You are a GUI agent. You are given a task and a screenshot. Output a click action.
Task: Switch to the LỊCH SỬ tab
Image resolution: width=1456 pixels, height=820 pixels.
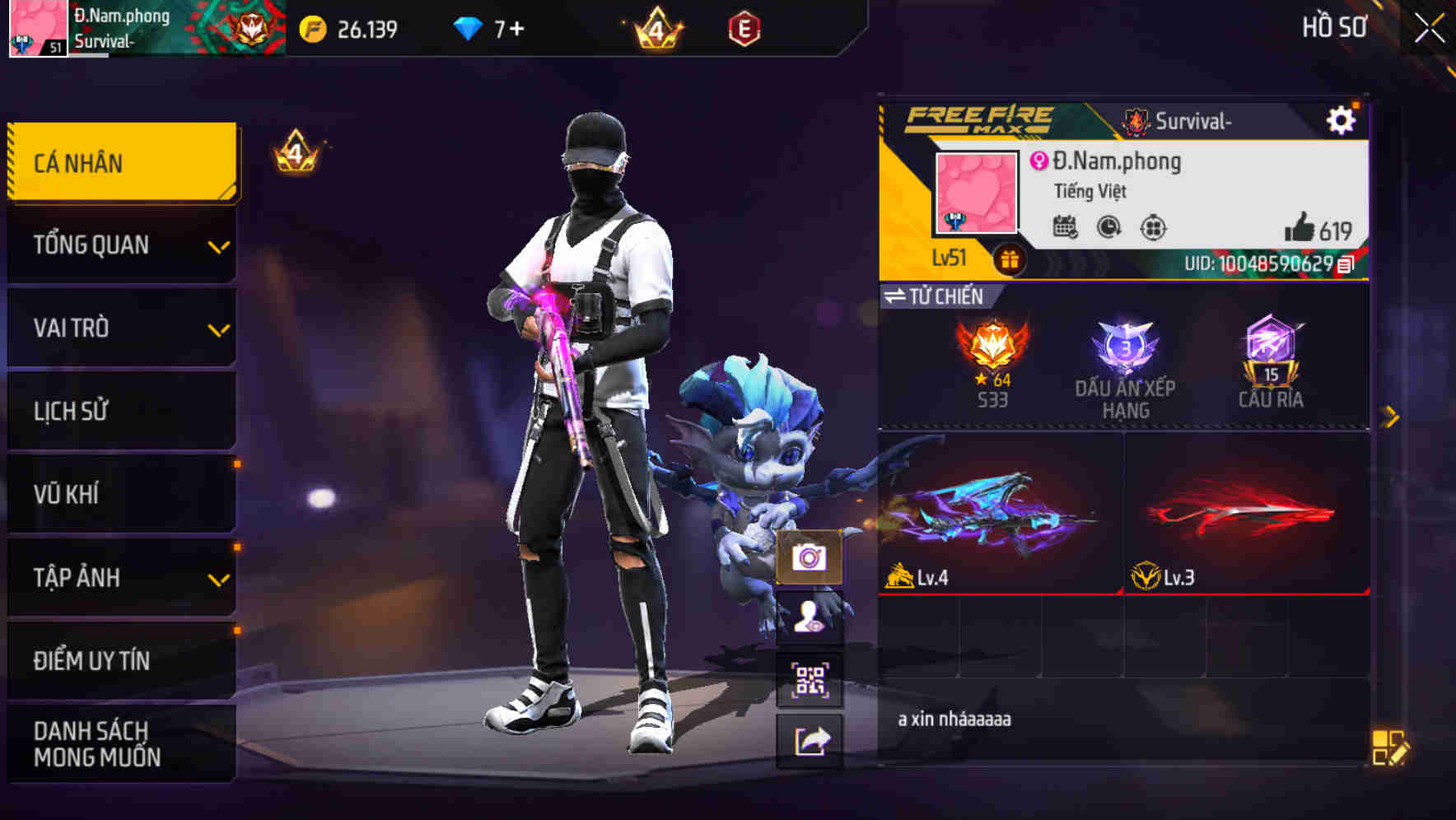pos(120,411)
